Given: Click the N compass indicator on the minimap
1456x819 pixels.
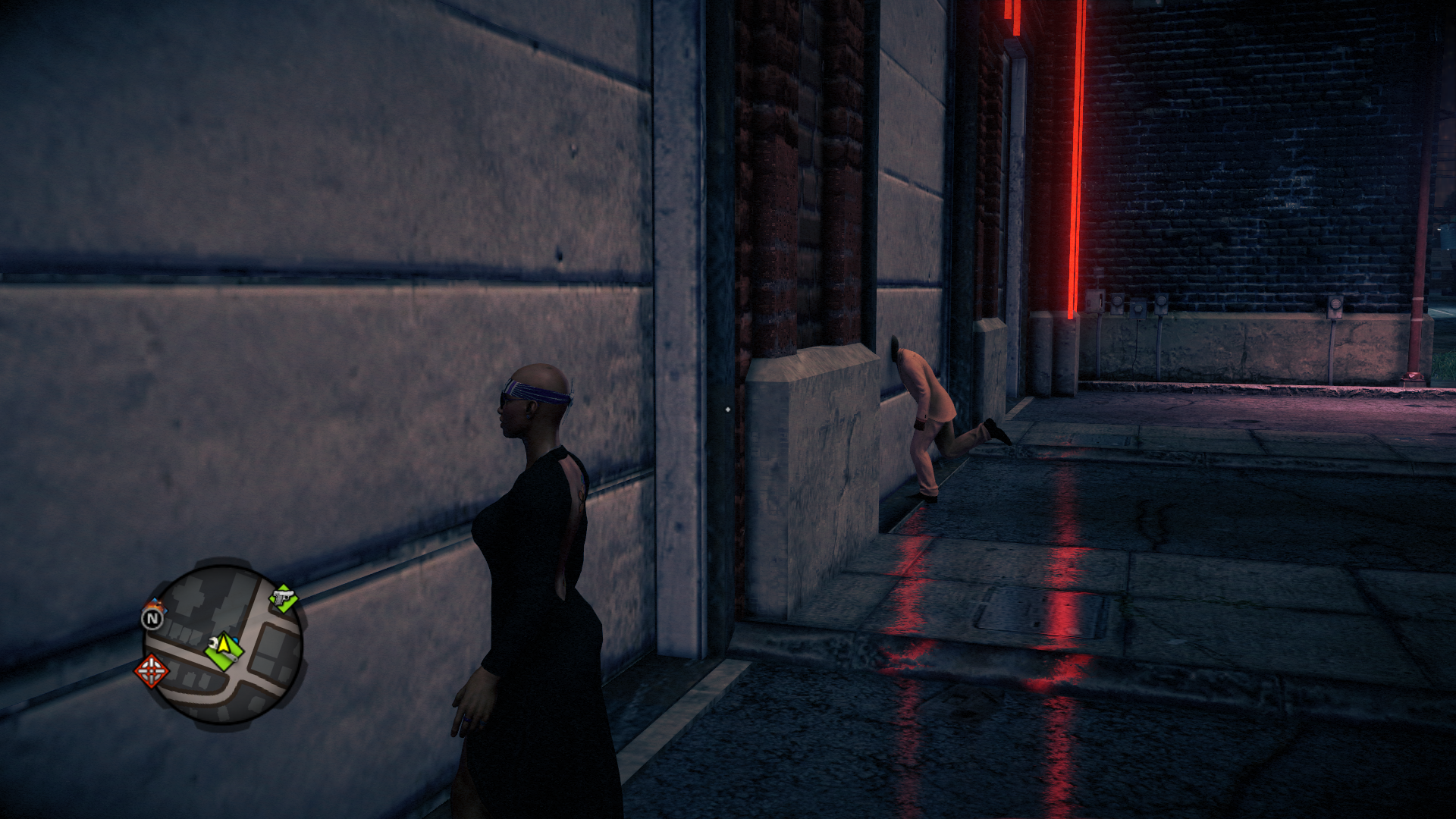Looking at the screenshot, I should point(153,618).
